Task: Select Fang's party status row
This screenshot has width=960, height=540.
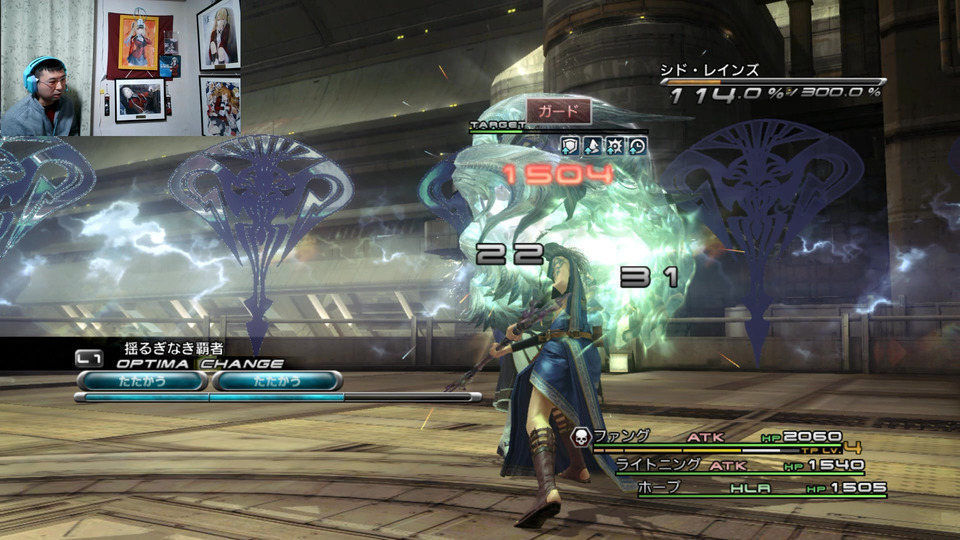Action: 720,437
